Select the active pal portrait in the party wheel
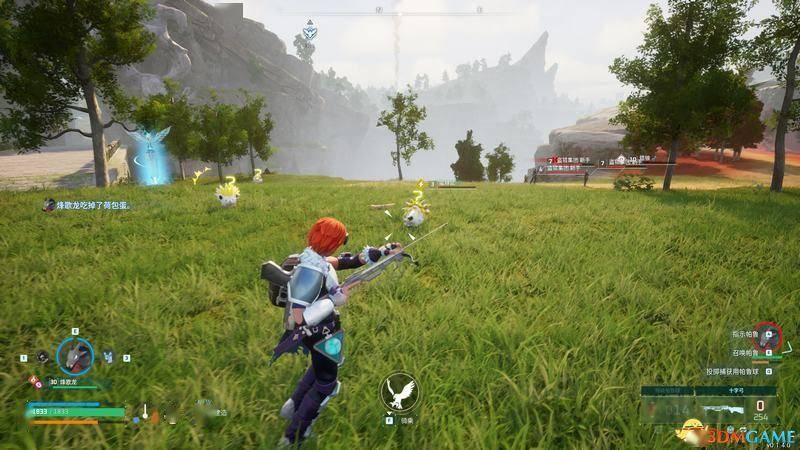Screen dimensions: 800x450 click(75, 355)
